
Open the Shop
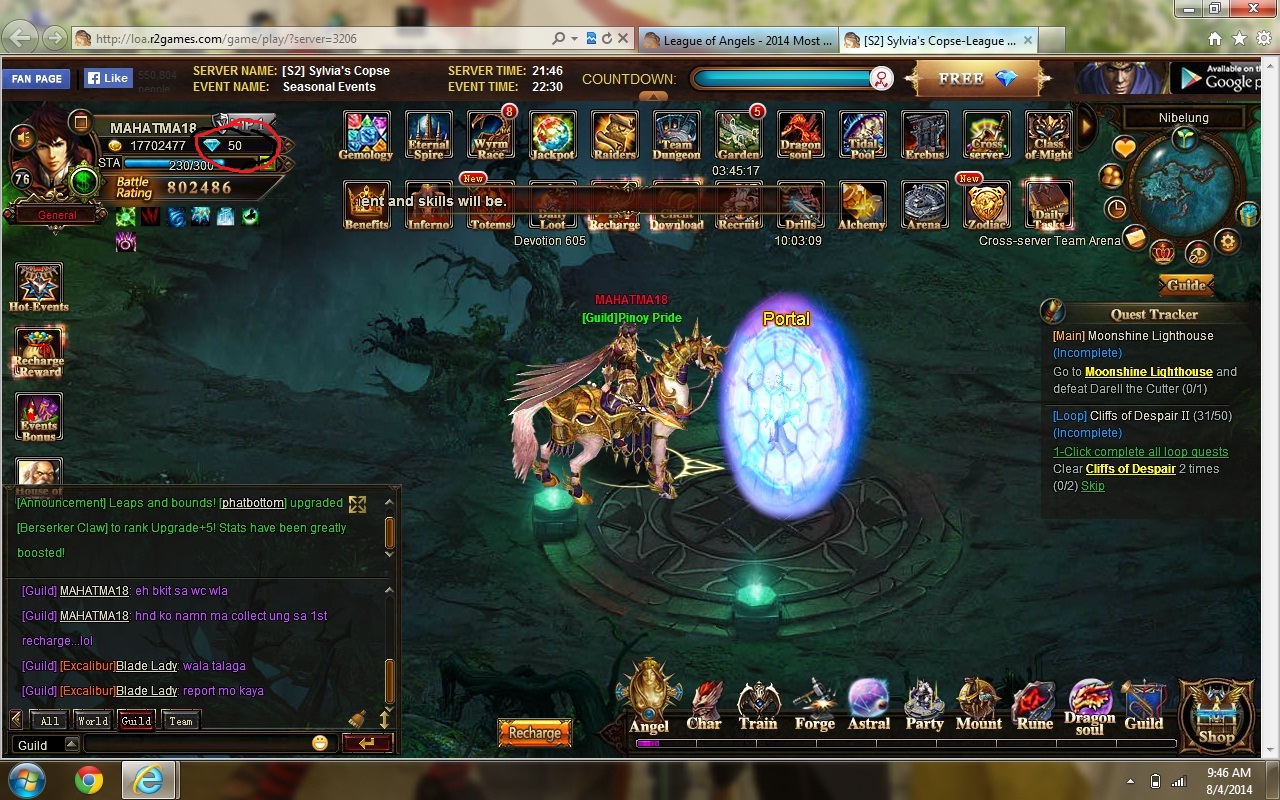pyautogui.click(x=1216, y=713)
